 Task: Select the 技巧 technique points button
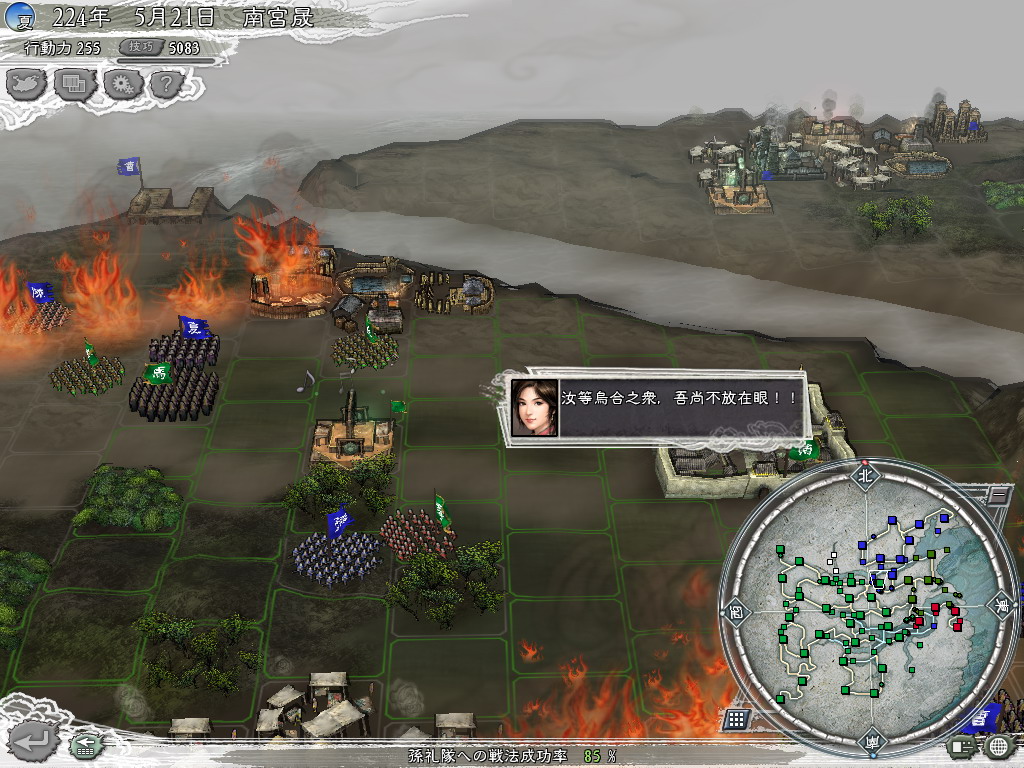138,47
